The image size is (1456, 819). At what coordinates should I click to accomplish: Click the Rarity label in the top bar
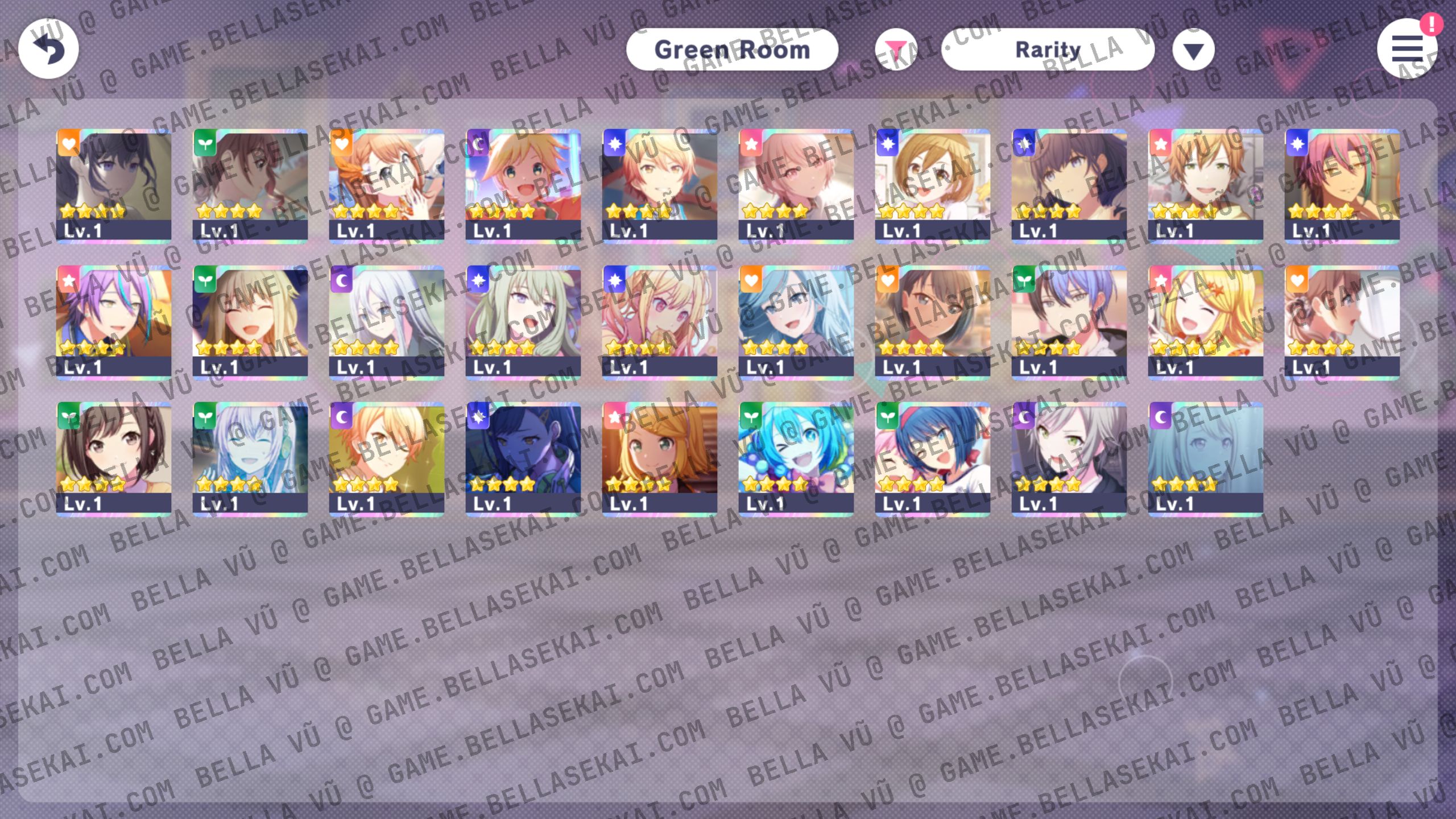click(x=1047, y=49)
